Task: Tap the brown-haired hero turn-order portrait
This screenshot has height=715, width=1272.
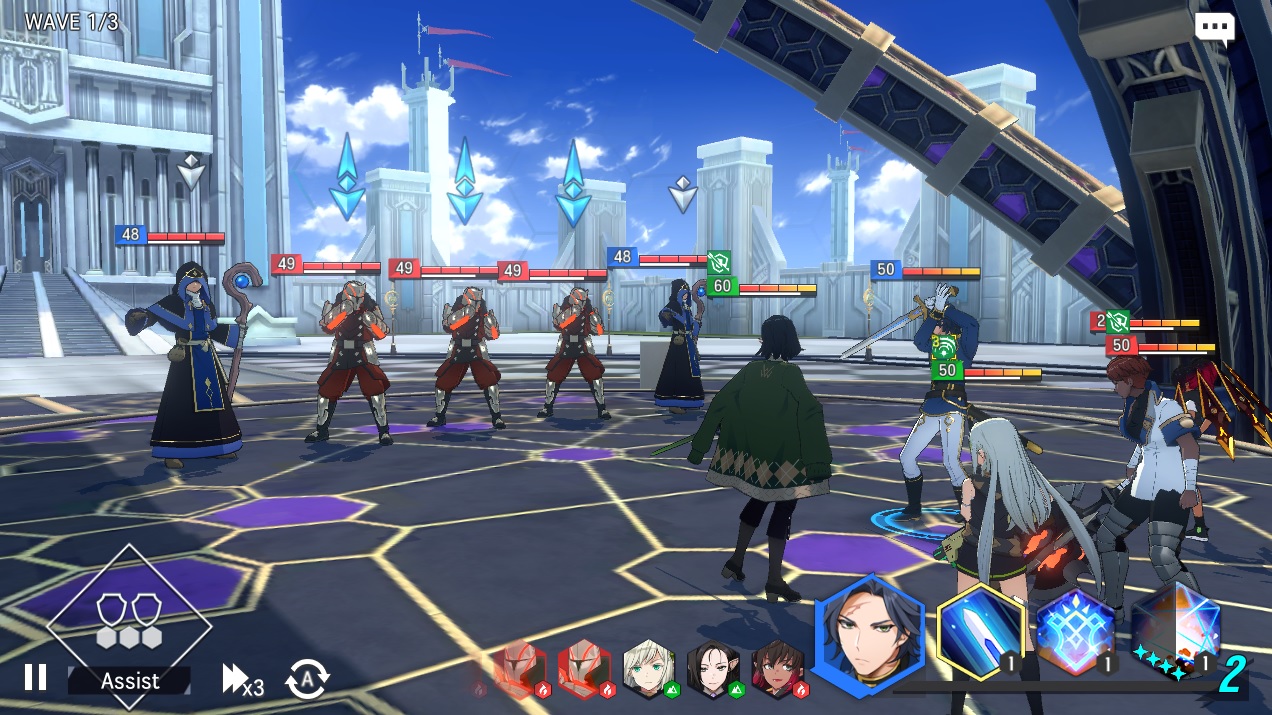Action: pyautogui.click(x=777, y=668)
